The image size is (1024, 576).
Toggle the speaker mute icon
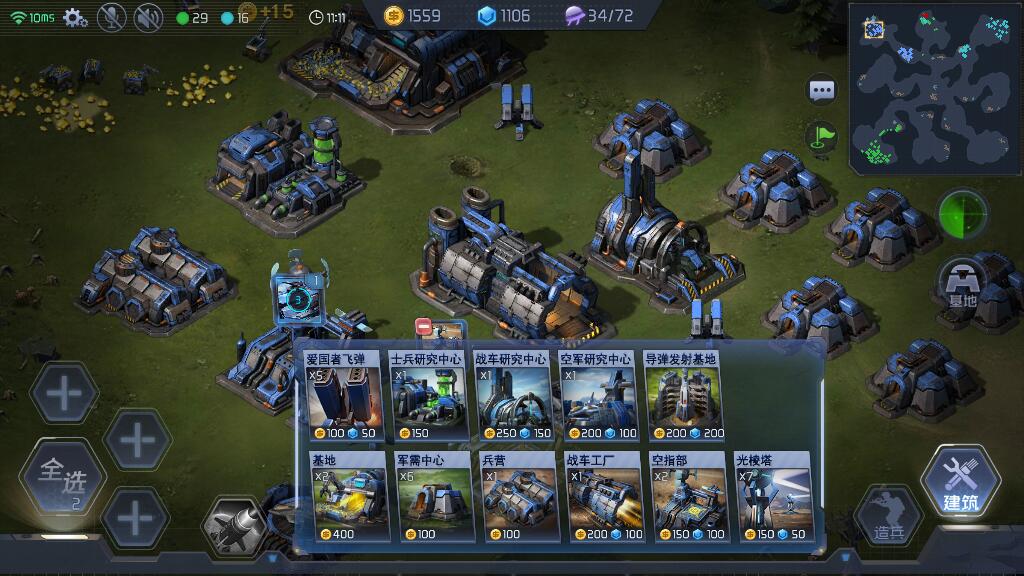(148, 17)
